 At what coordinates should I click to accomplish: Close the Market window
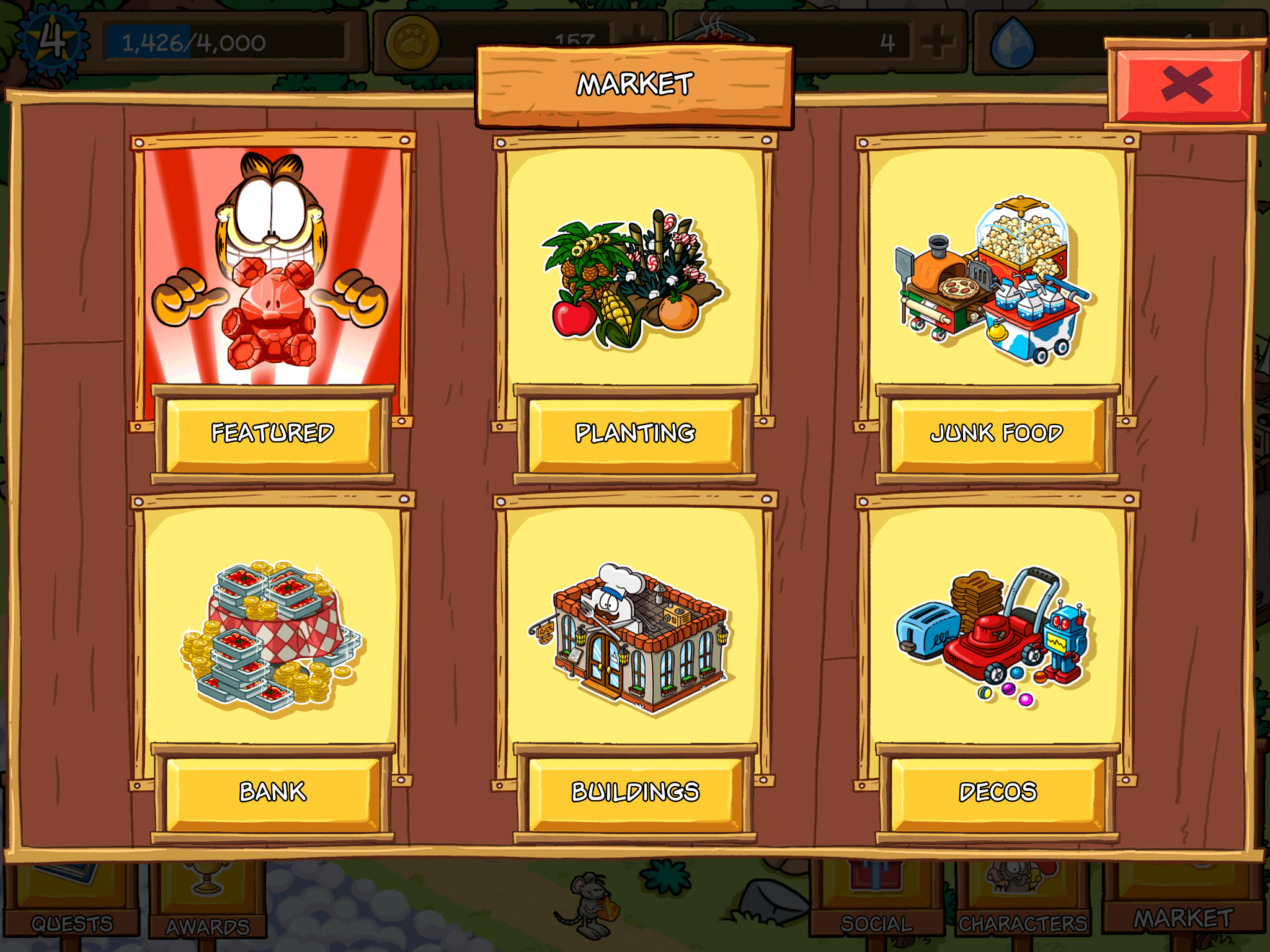tap(1185, 85)
